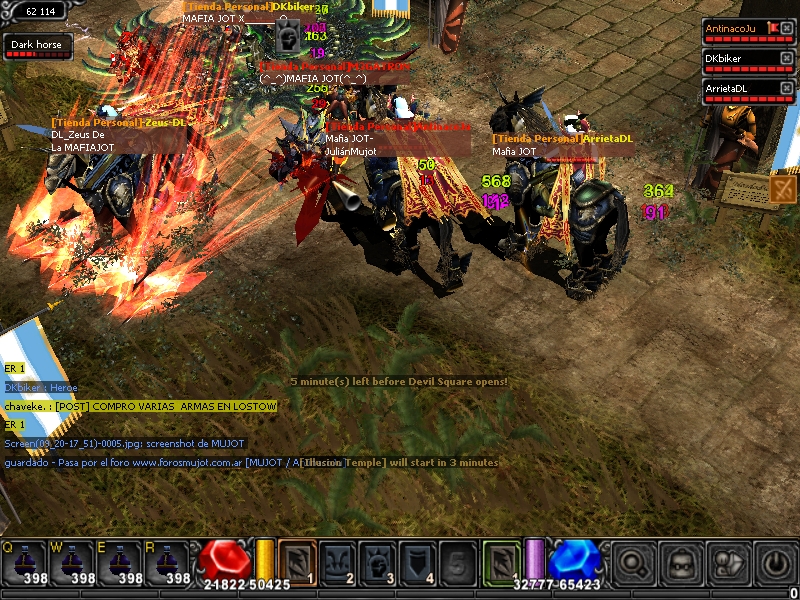This screenshot has height=600, width=800.
Task: Click the magnifying glass menu button
Action: tap(632, 563)
